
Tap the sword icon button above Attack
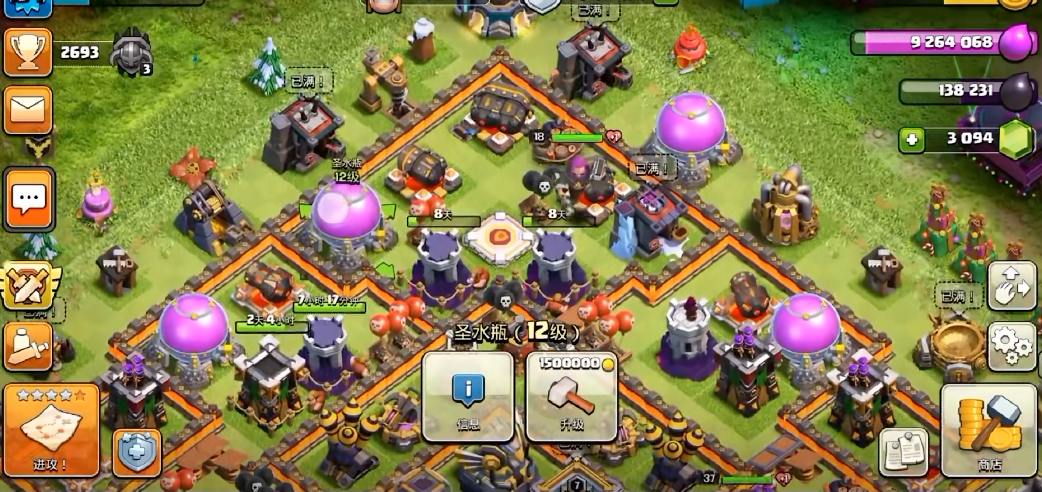pyautogui.click(x=28, y=346)
